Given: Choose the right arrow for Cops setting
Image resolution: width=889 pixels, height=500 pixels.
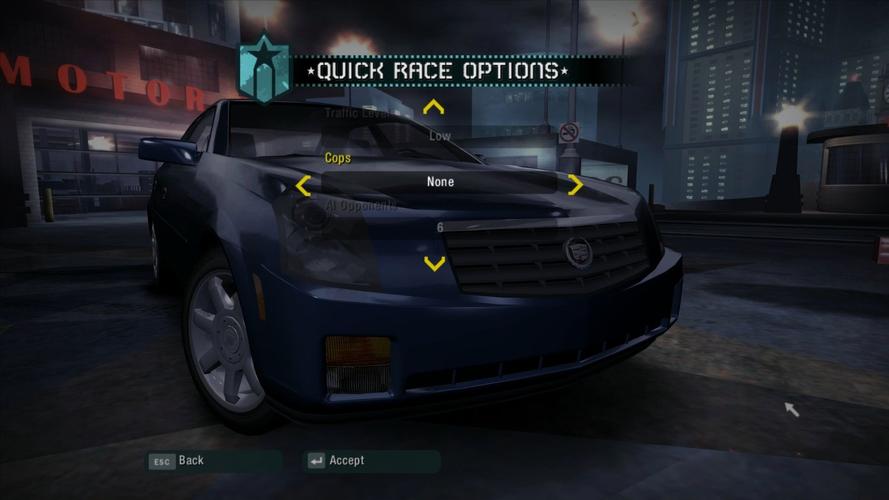Looking at the screenshot, I should pyautogui.click(x=575, y=185).
